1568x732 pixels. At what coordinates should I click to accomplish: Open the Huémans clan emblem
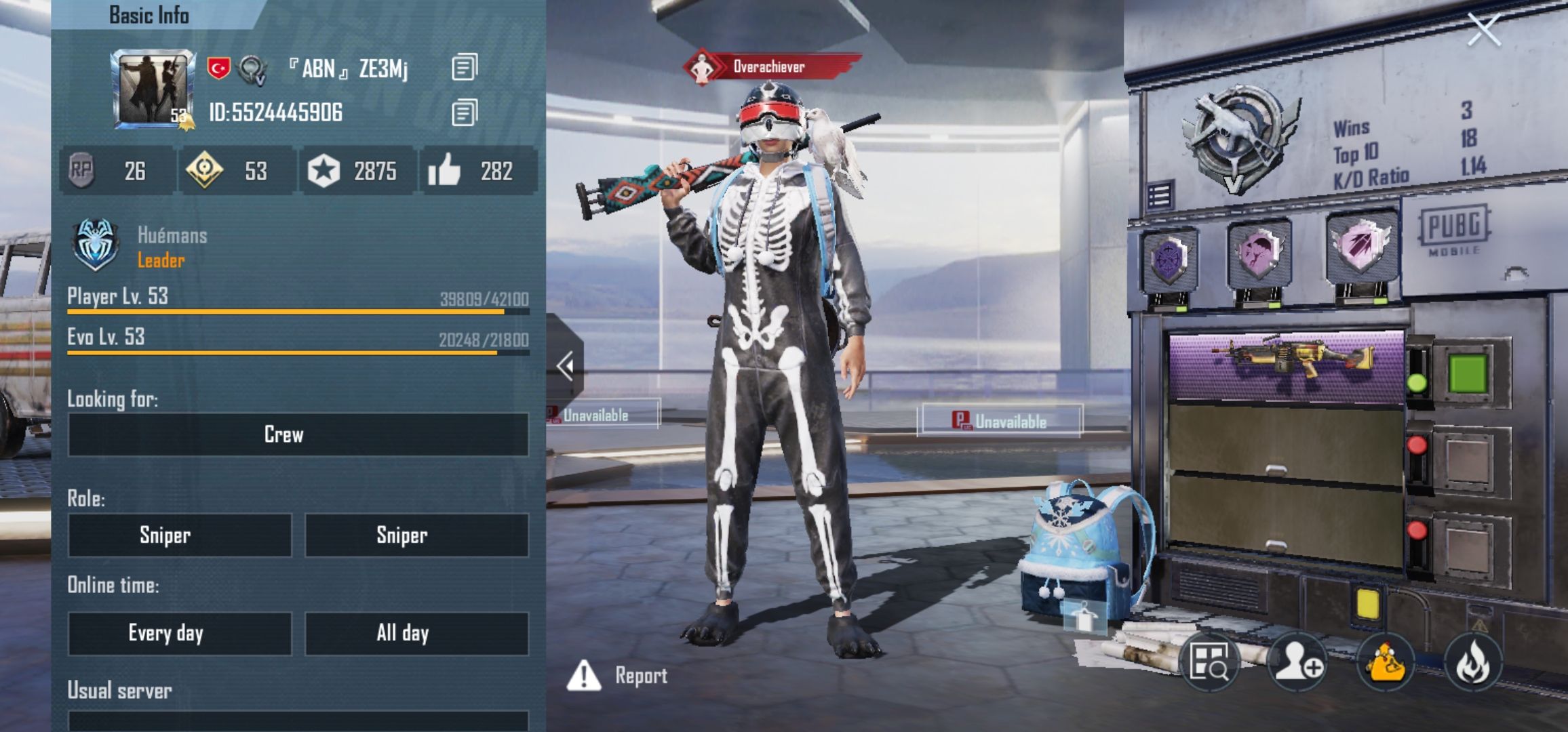point(95,245)
